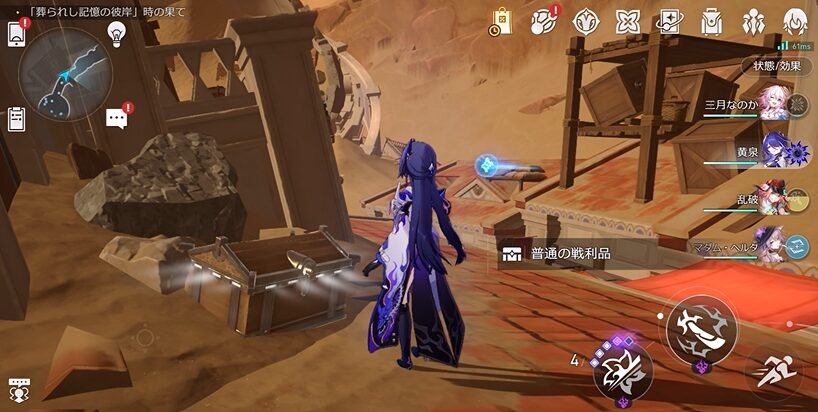The width and height of the screenshot is (818, 412).
Task: Open the character portrait icon
Action: click(796, 21)
